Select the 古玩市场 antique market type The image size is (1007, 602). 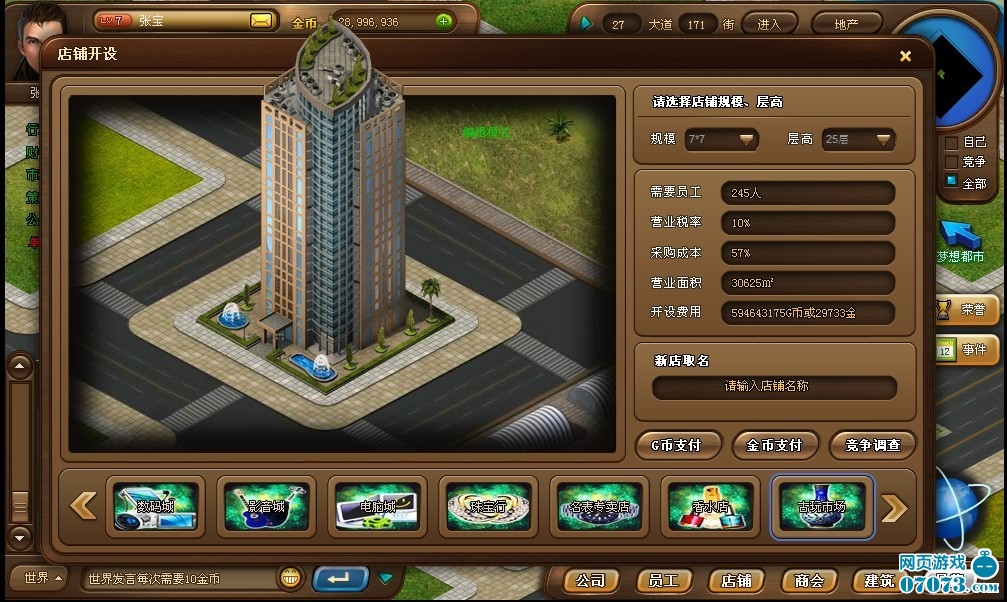822,506
